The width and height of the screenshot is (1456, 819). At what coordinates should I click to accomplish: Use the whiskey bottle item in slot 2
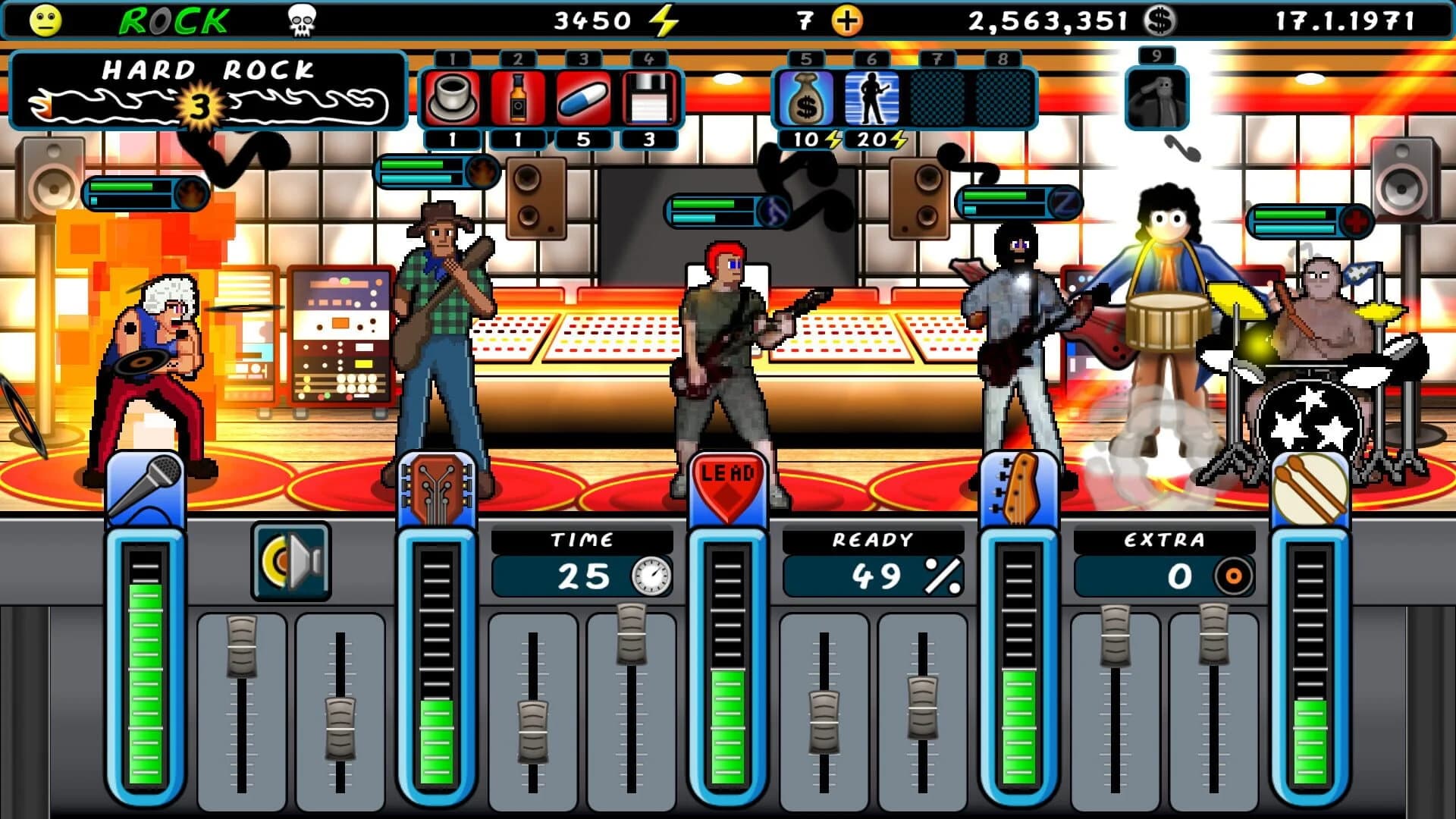click(516, 97)
